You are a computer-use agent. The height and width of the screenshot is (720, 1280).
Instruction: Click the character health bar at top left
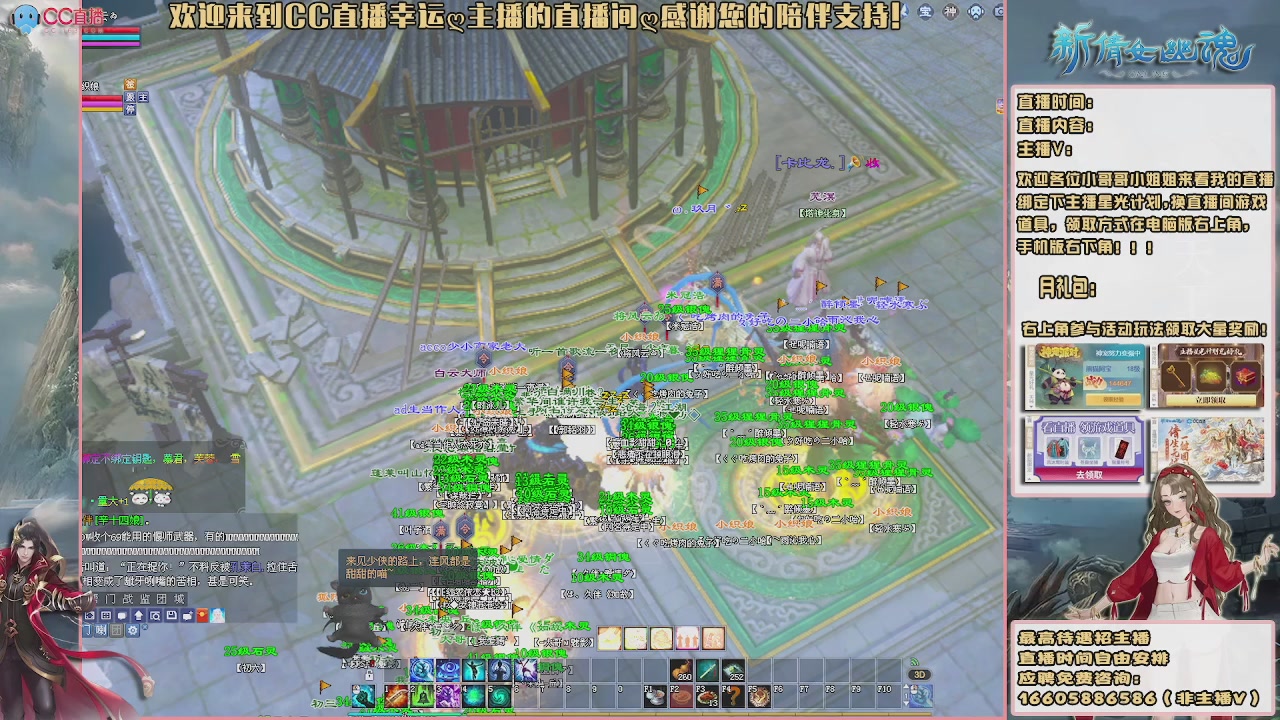pos(111,30)
